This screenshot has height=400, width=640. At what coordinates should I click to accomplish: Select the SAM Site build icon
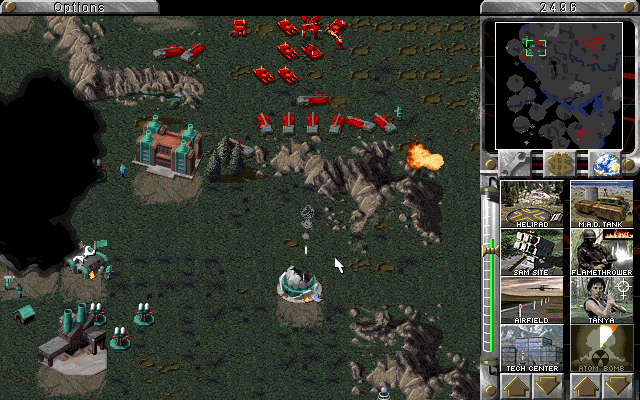point(532,251)
